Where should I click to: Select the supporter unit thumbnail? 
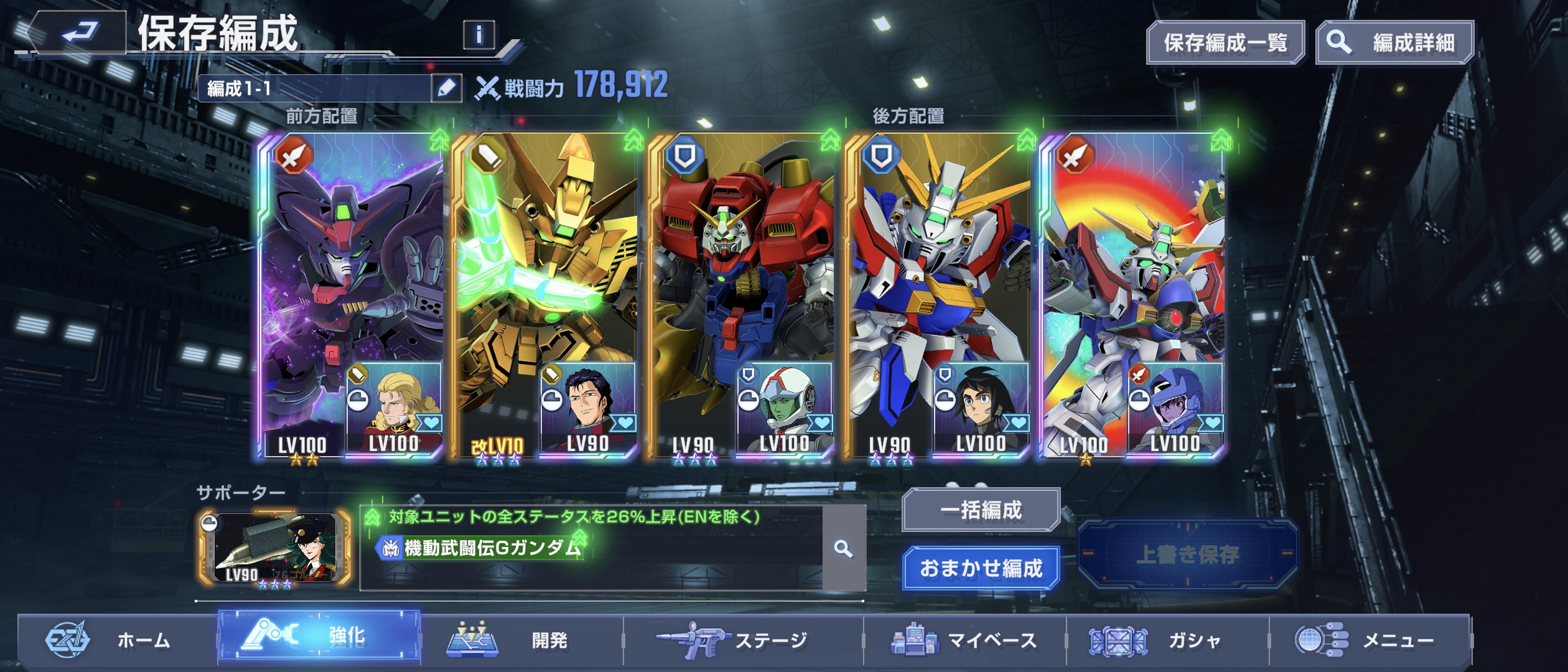coord(275,549)
